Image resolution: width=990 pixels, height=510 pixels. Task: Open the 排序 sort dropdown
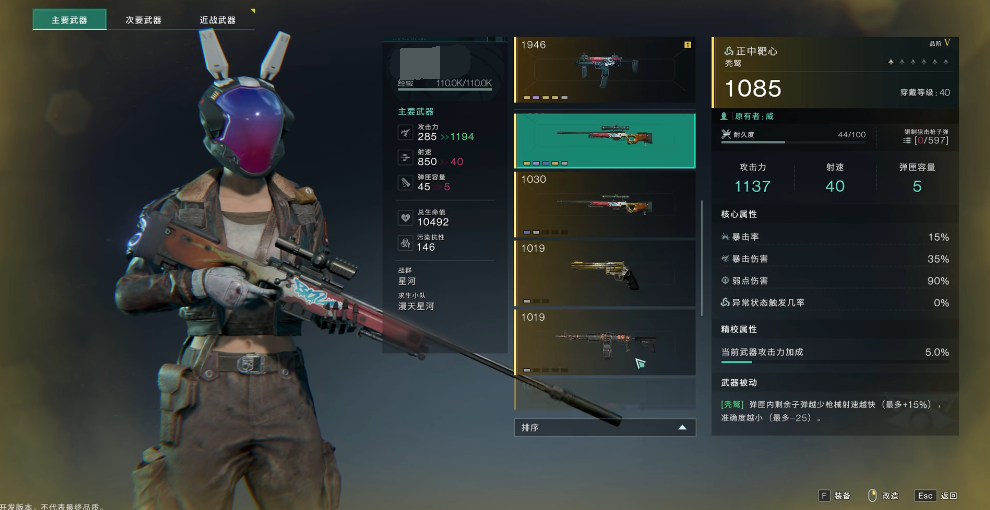(x=605, y=427)
